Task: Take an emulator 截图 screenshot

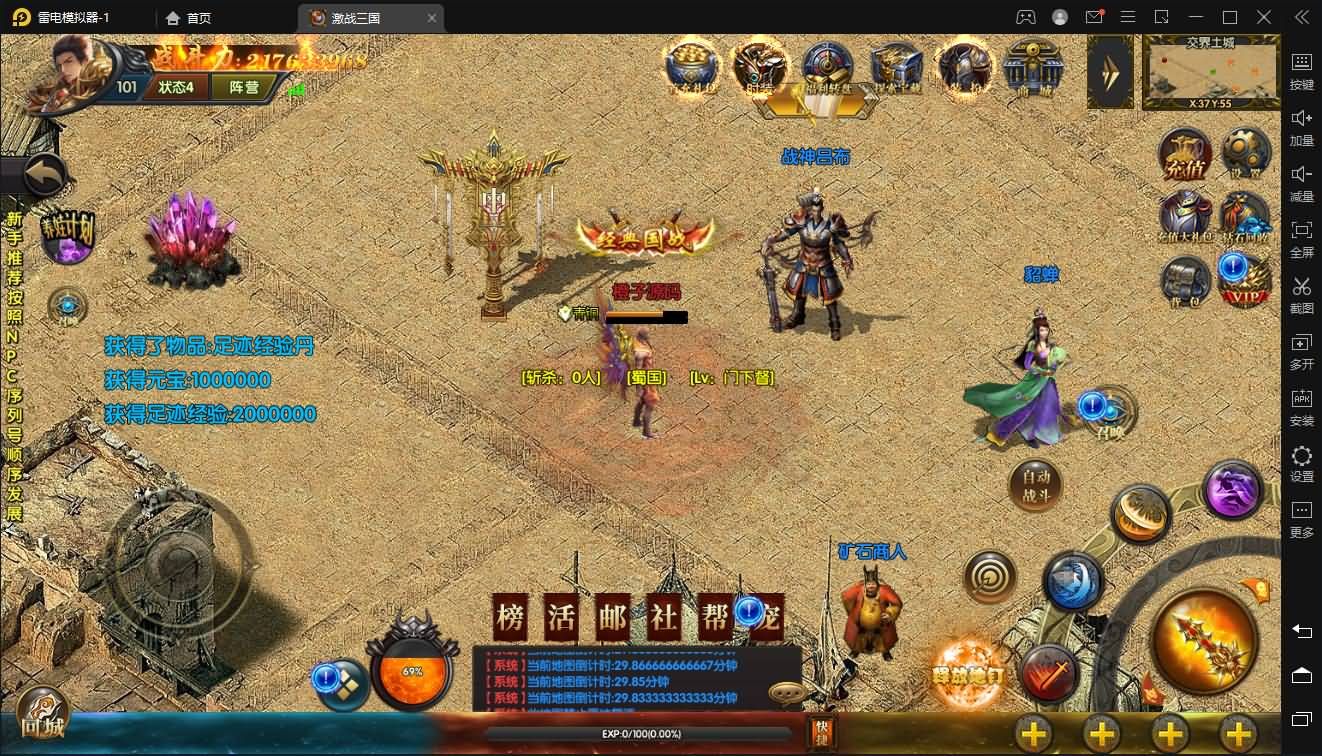Action: pos(1301,294)
